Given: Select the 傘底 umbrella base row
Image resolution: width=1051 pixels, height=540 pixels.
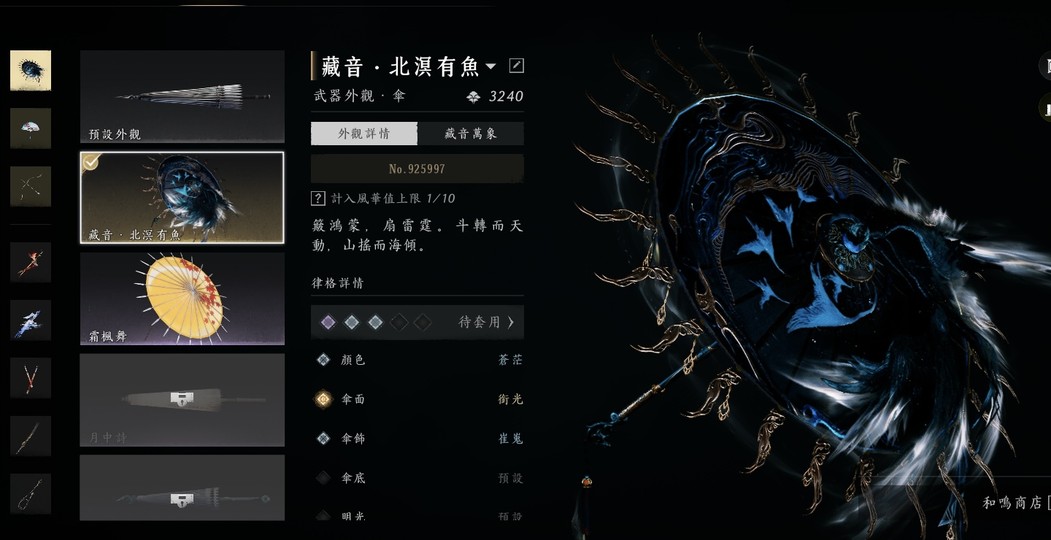Looking at the screenshot, I should tap(417, 478).
